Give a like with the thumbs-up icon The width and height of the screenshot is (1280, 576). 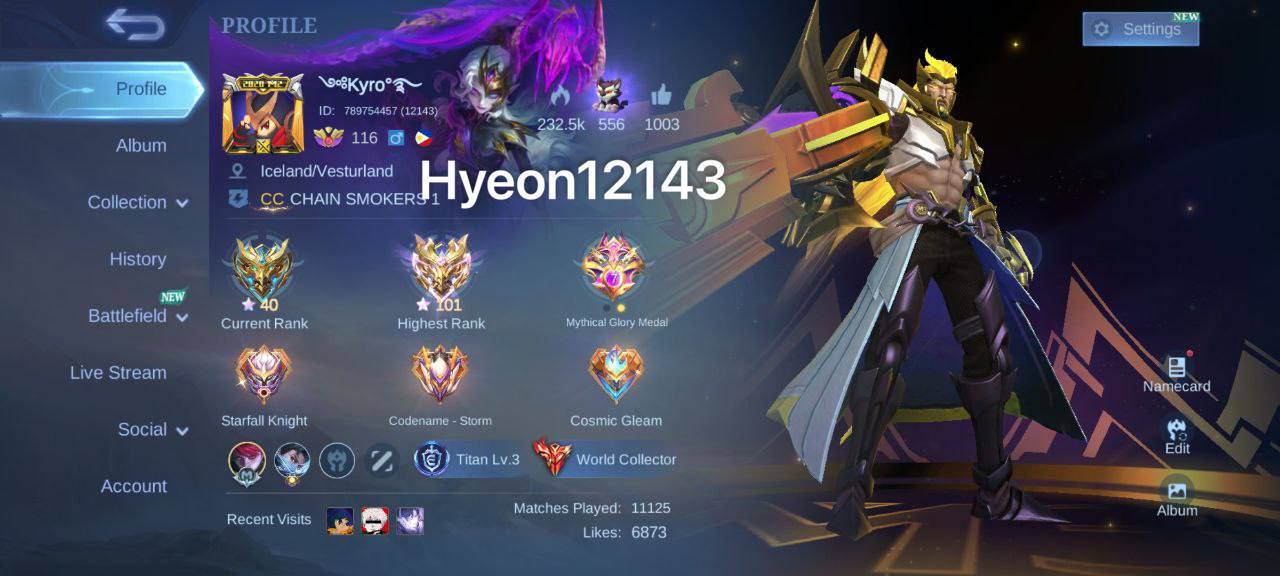[x=661, y=96]
